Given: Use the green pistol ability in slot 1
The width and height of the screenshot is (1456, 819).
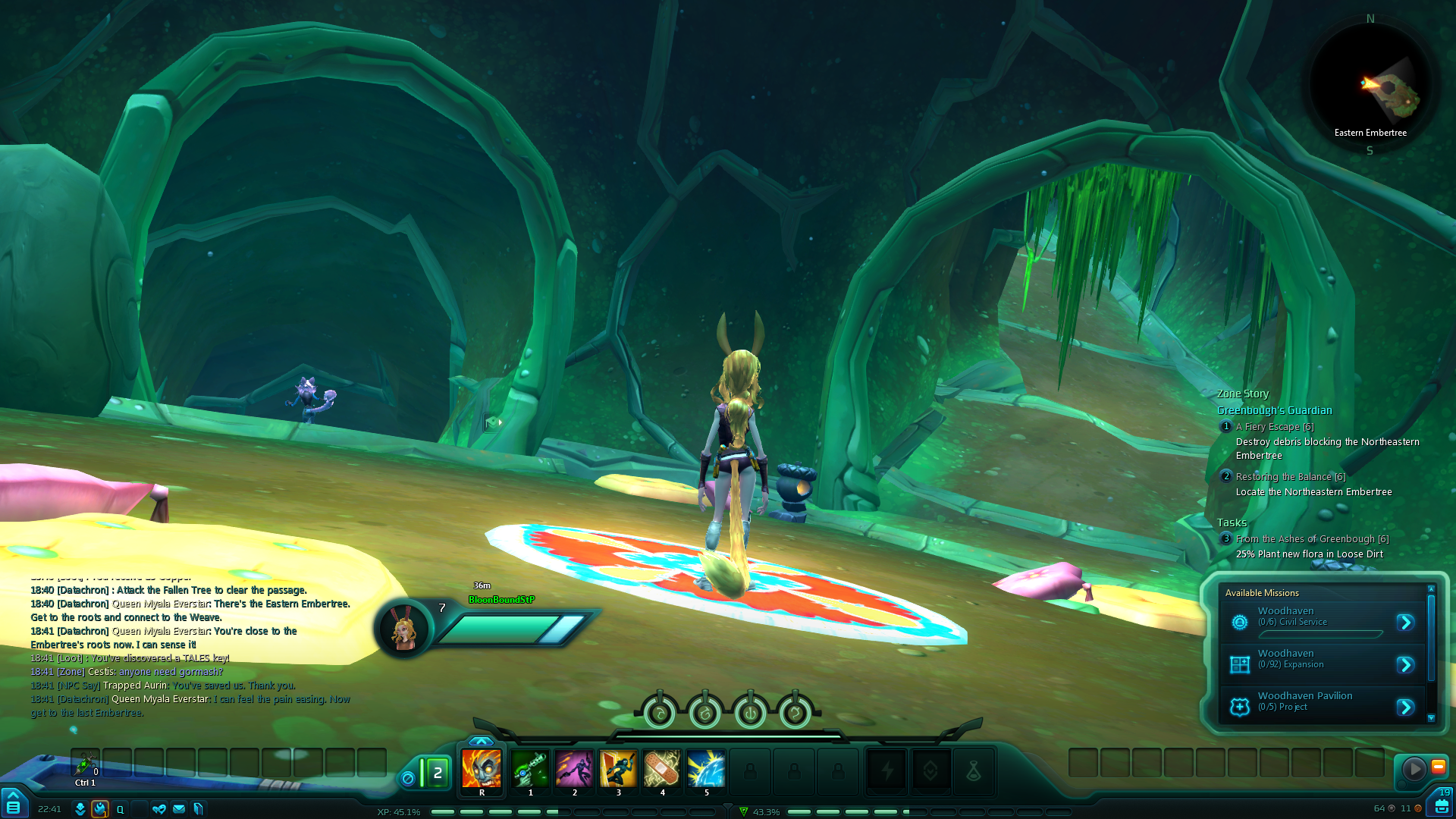Looking at the screenshot, I should [530, 768].
